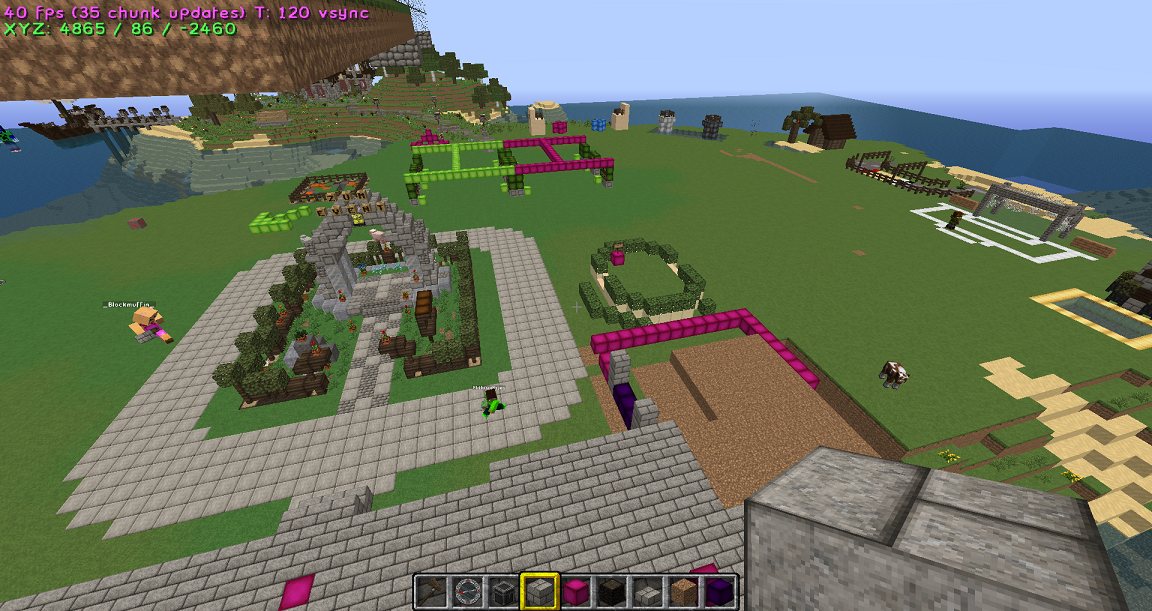Click the highlighted stone brick hotbar slot
This screenshot has height=611, width=1152.
[539, 592]
